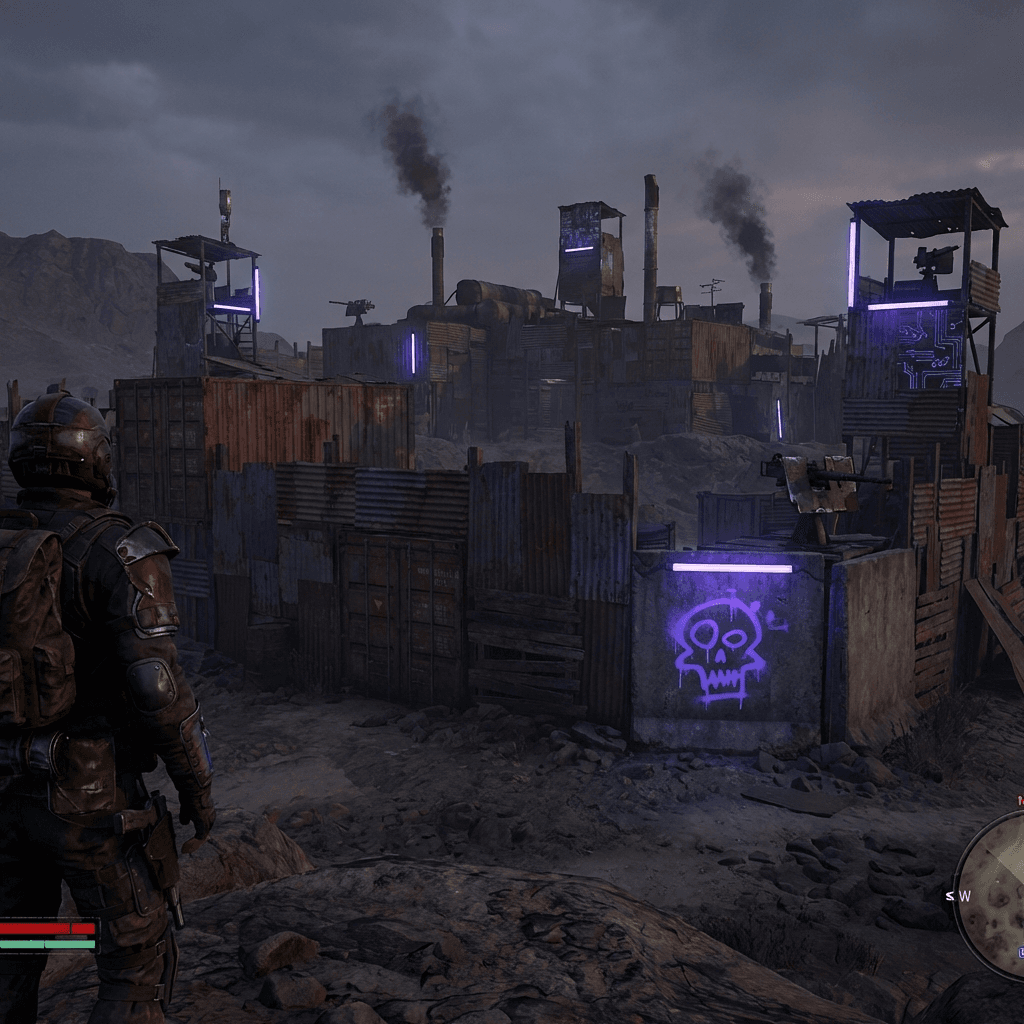Select the blue marker on the minimap
Image resolution: width=1024 pixels, height=1024 pixels.
pos(1020,954)
